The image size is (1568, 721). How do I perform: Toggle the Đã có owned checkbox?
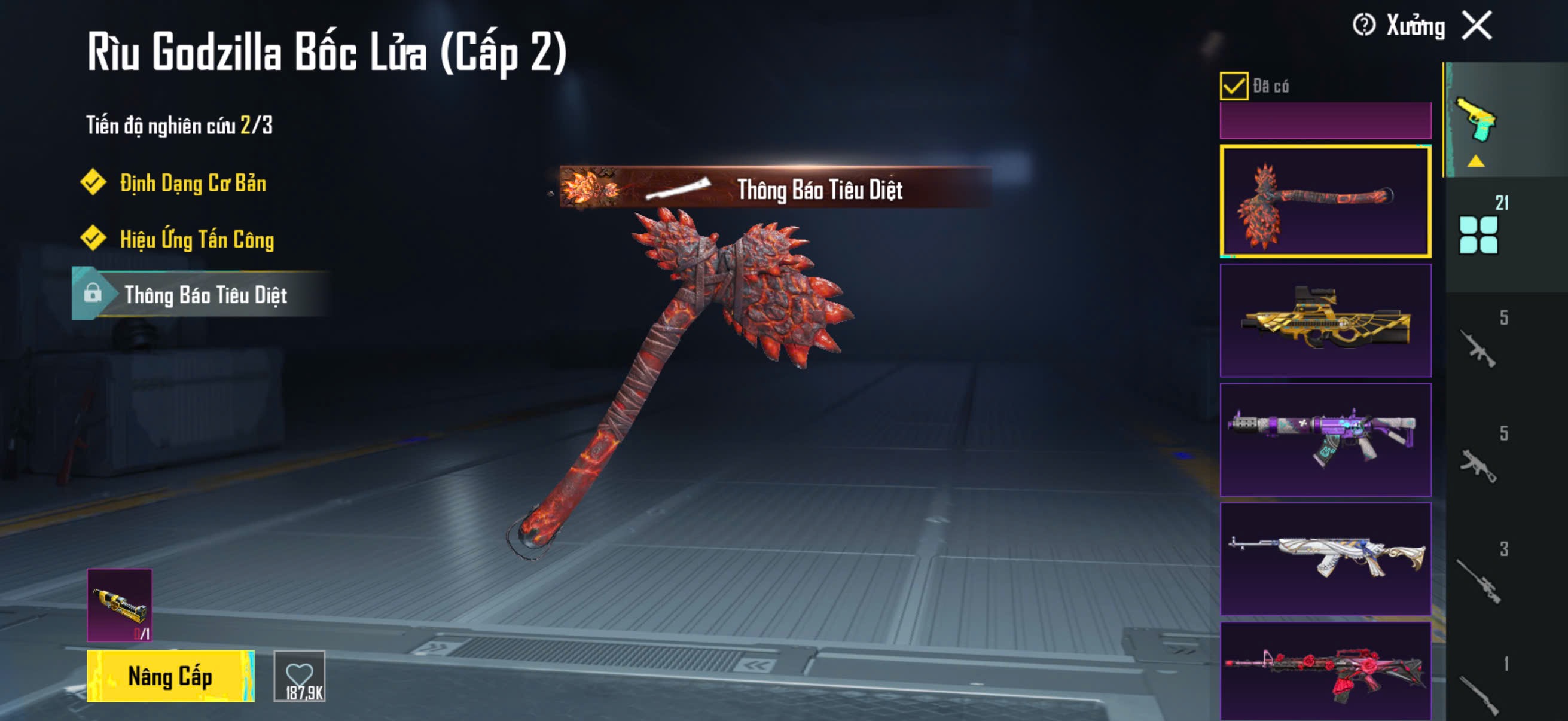point(1233,85)
